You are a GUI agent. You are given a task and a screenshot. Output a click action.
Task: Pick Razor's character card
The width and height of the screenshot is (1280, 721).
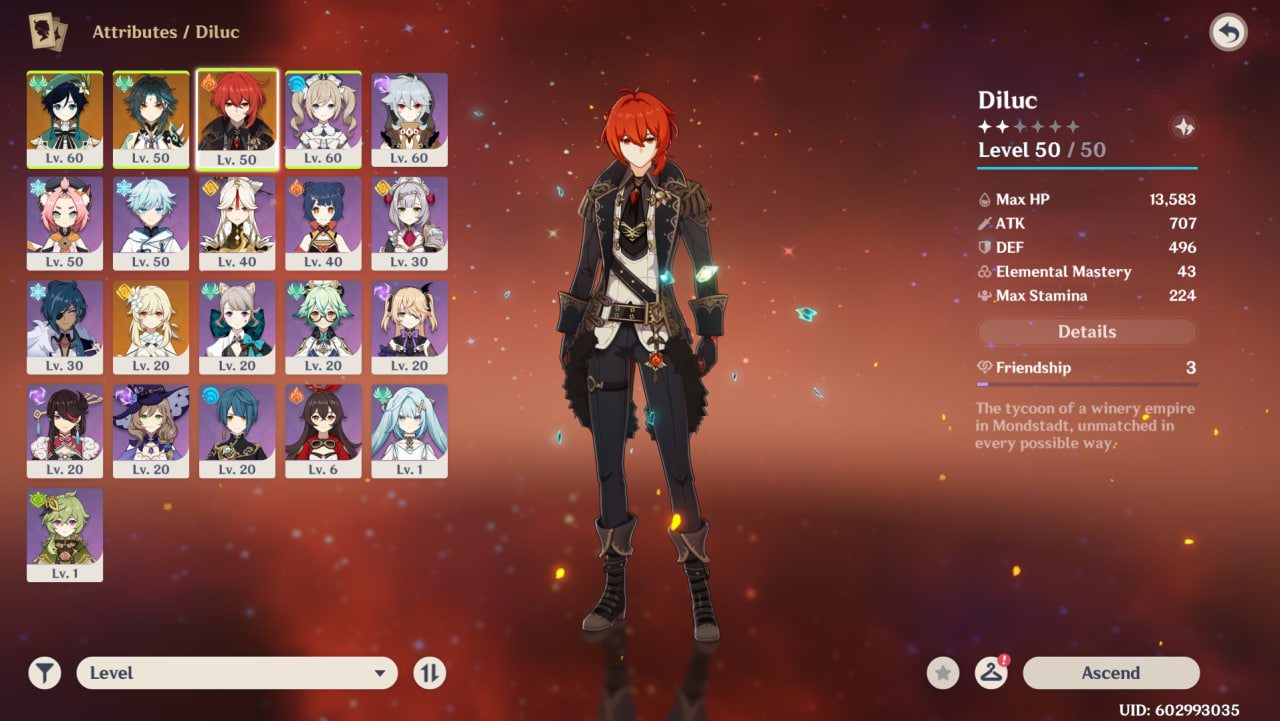coord(409,118)
